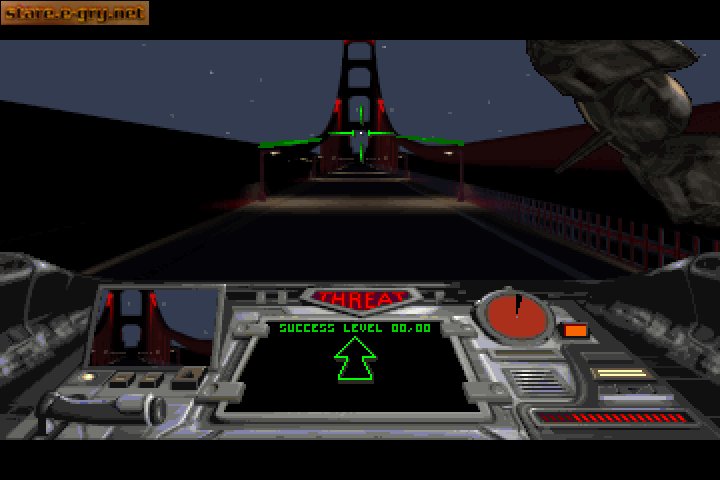Image resolution: width=720 pixels, height=480 pixels.
Task: Click the round red dial gauge
Action: pyautogui.click(x=515, y=316)
